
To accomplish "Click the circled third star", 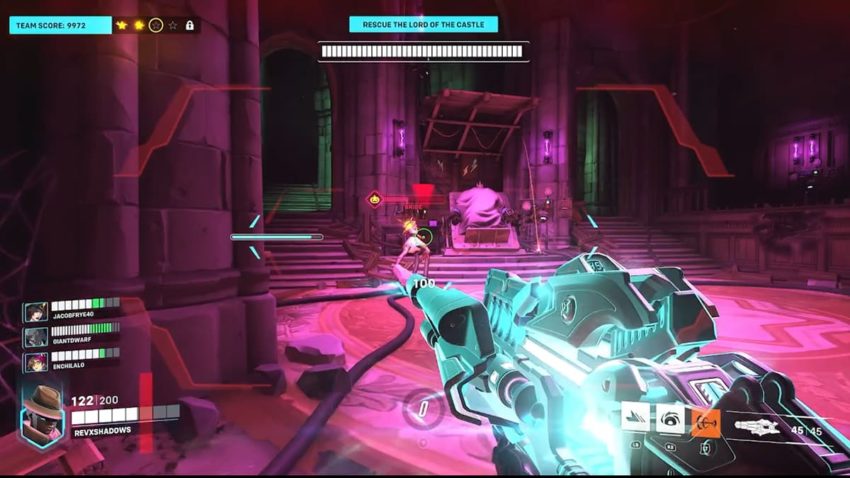I will tap(155, 24).
